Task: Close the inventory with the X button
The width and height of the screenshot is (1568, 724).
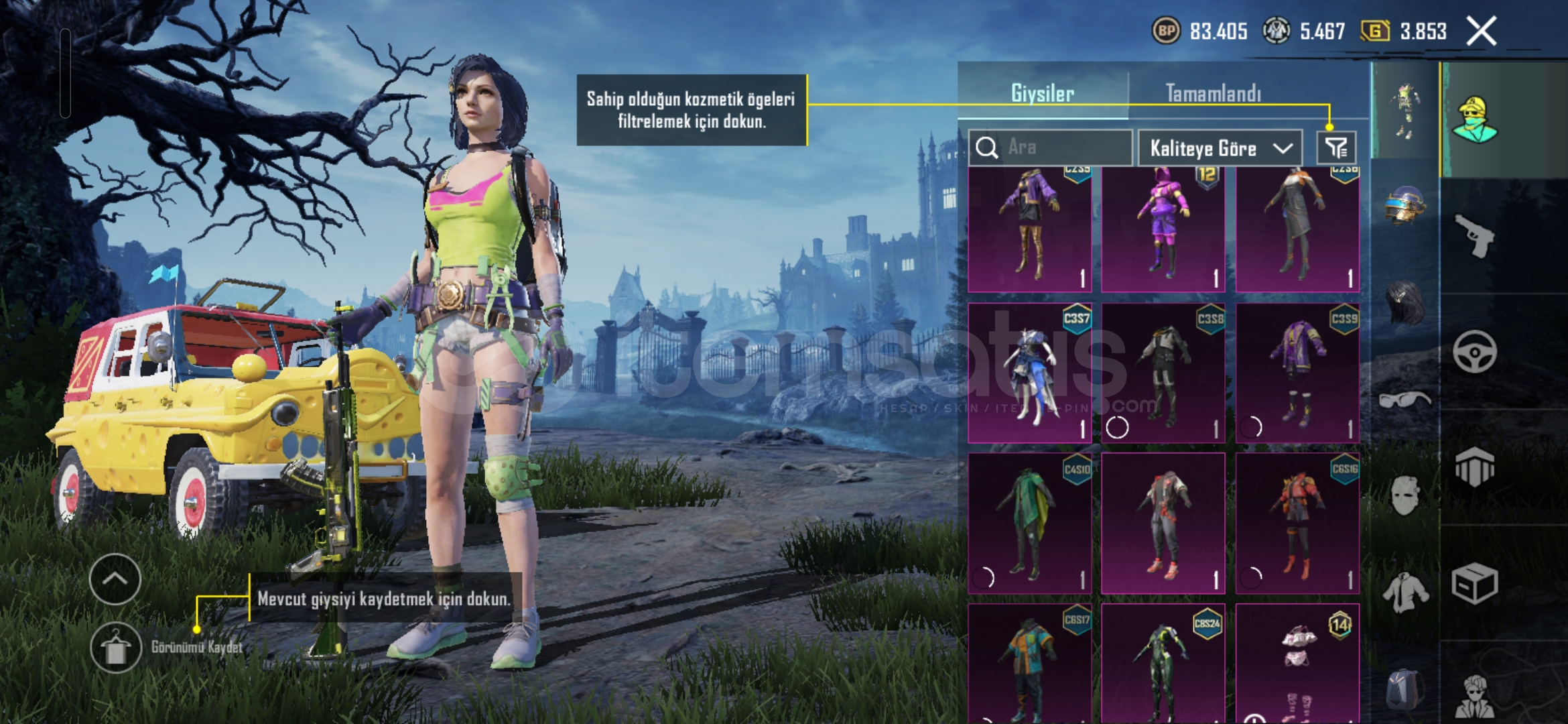Action: (1481, 32)
